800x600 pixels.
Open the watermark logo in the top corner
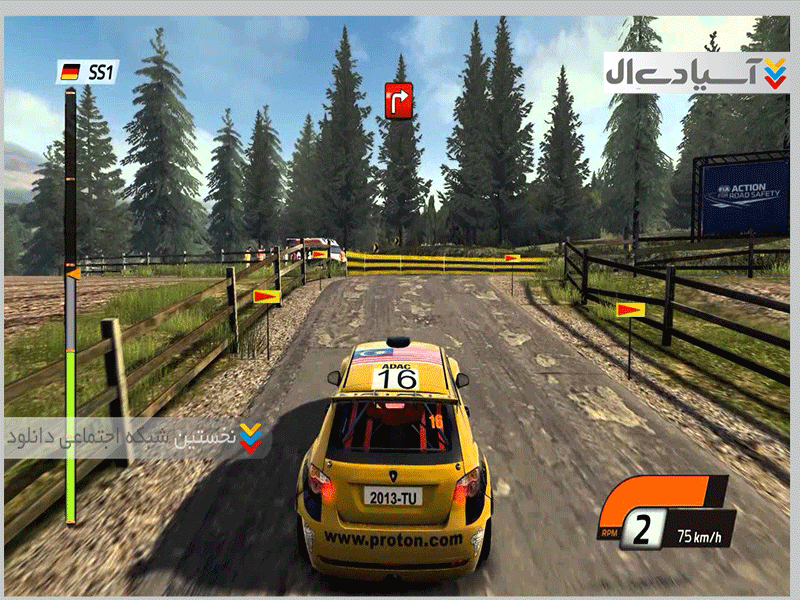[x=696, y=72]
